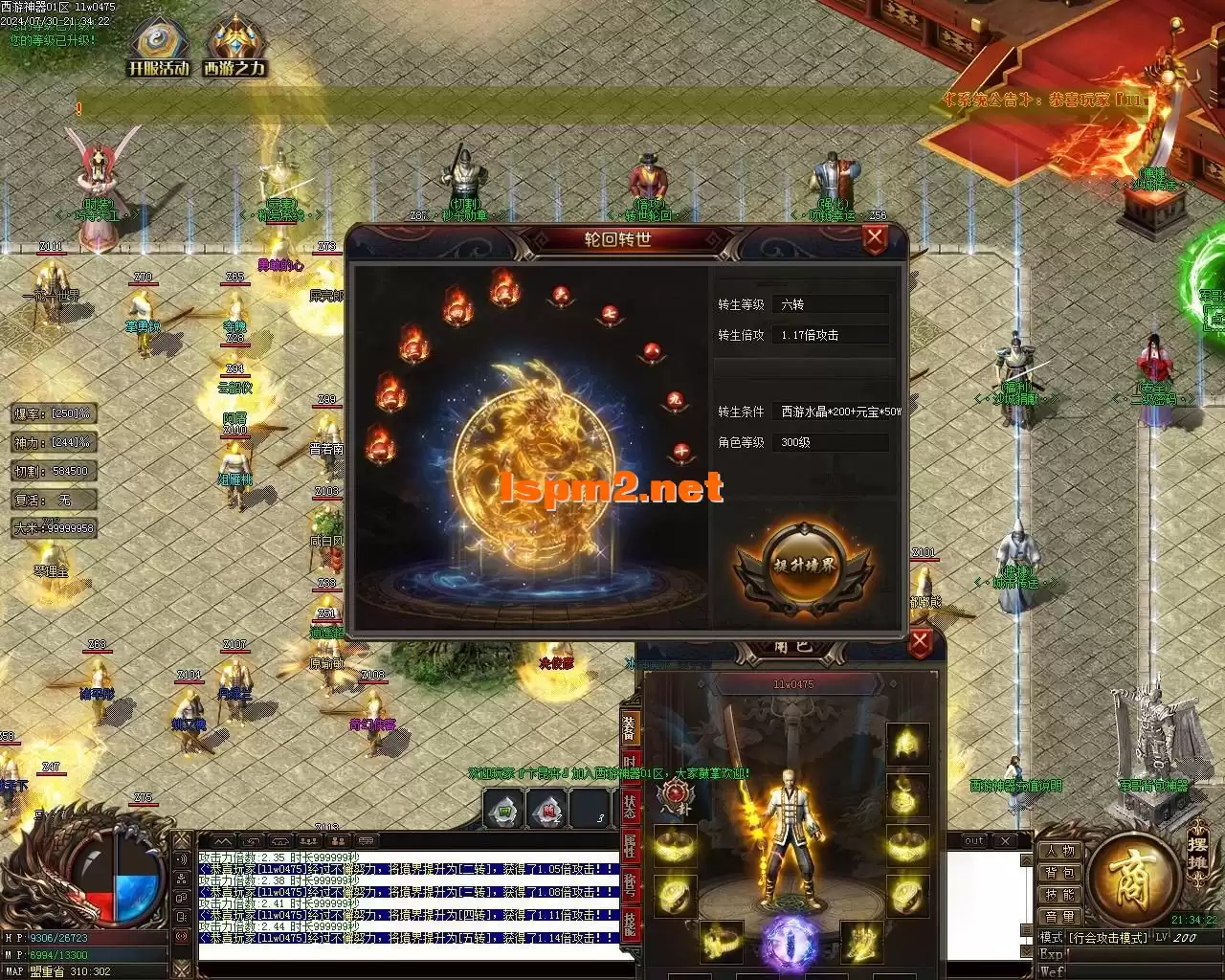Open the 人物 character menu button
This screenshot has height=980, width=1225.
1059,851
